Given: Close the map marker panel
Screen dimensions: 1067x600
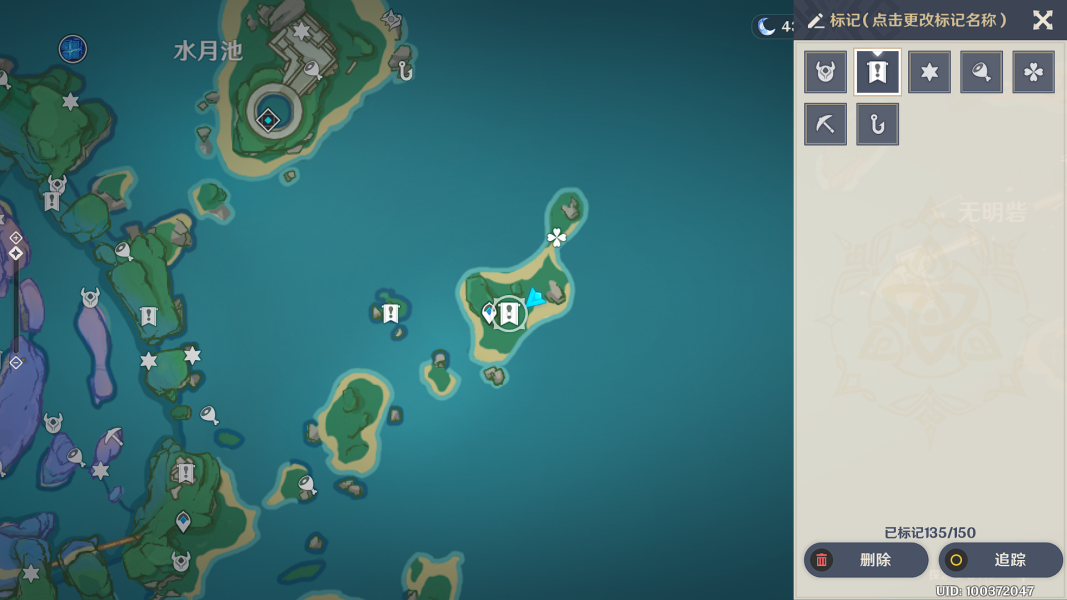Looking at the screenshot, I should point(1043,20).
